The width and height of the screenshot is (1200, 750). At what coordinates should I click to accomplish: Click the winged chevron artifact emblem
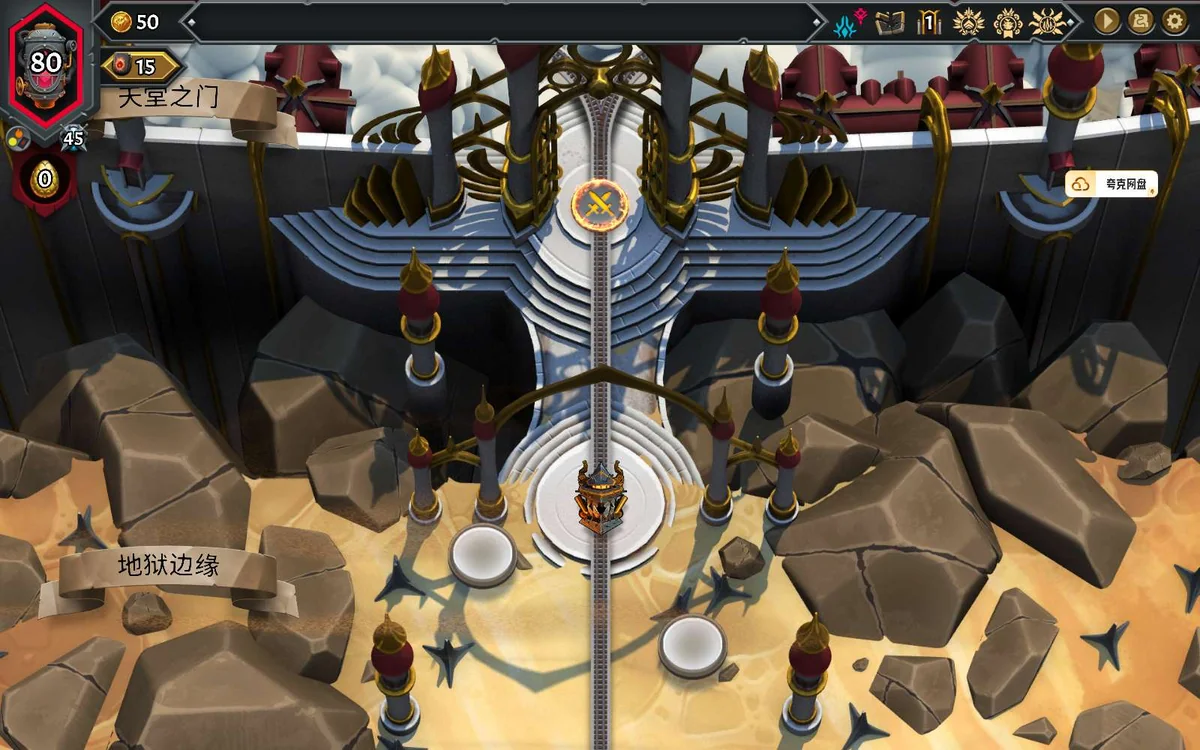pos(968,22)
